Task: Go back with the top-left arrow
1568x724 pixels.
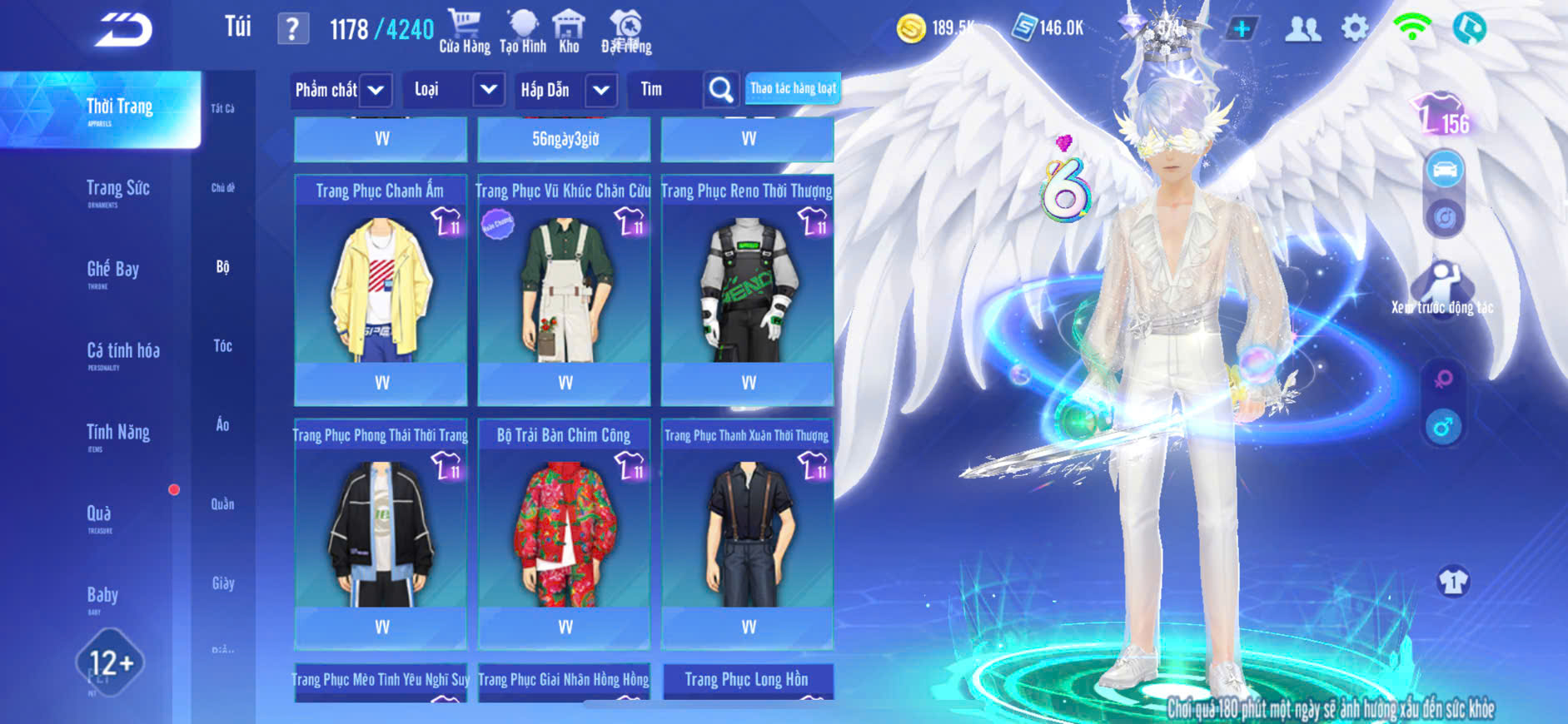Action: coord(123,30)
